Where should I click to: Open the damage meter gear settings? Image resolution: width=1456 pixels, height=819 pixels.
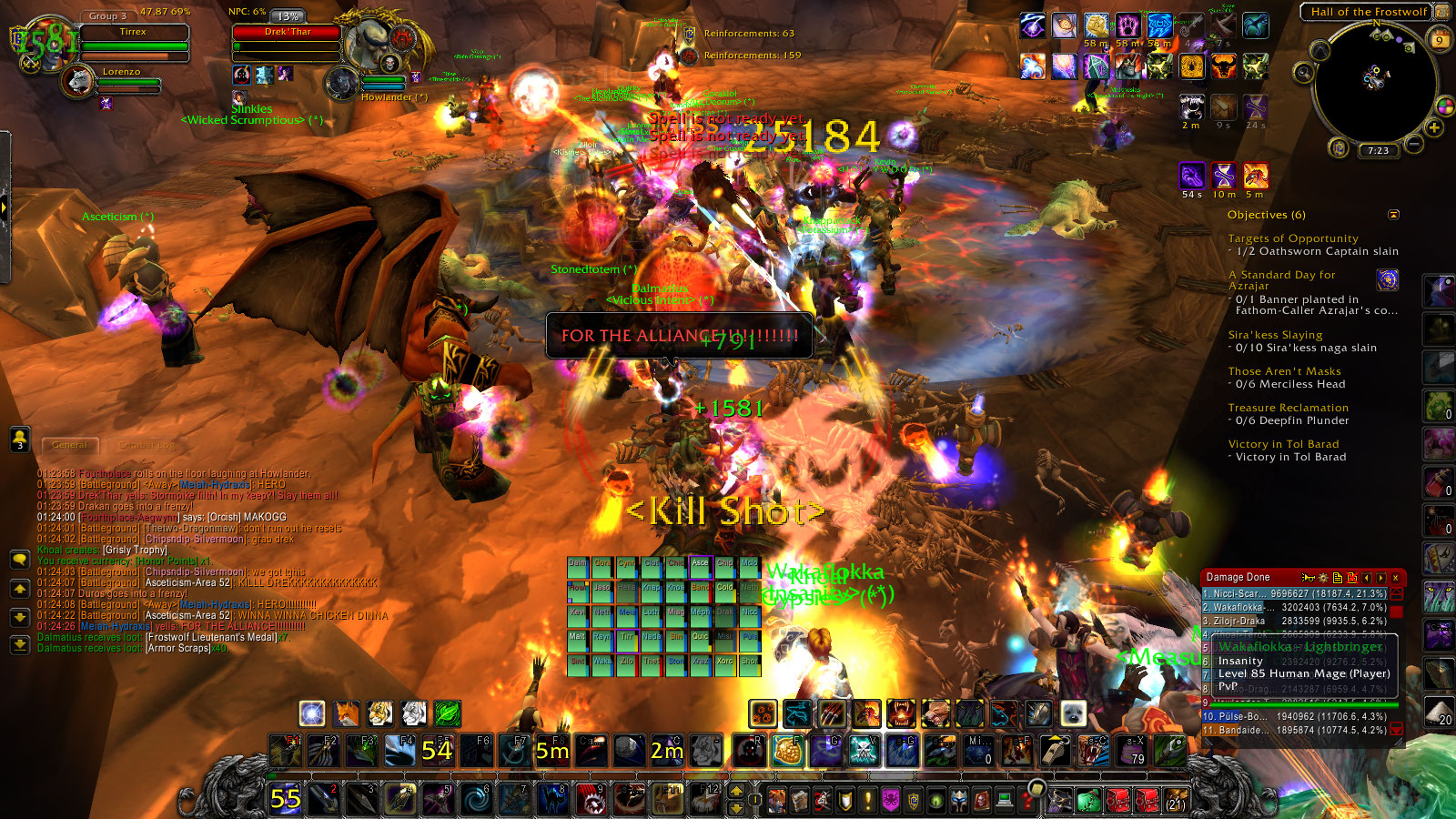[x=1322, y=578]
